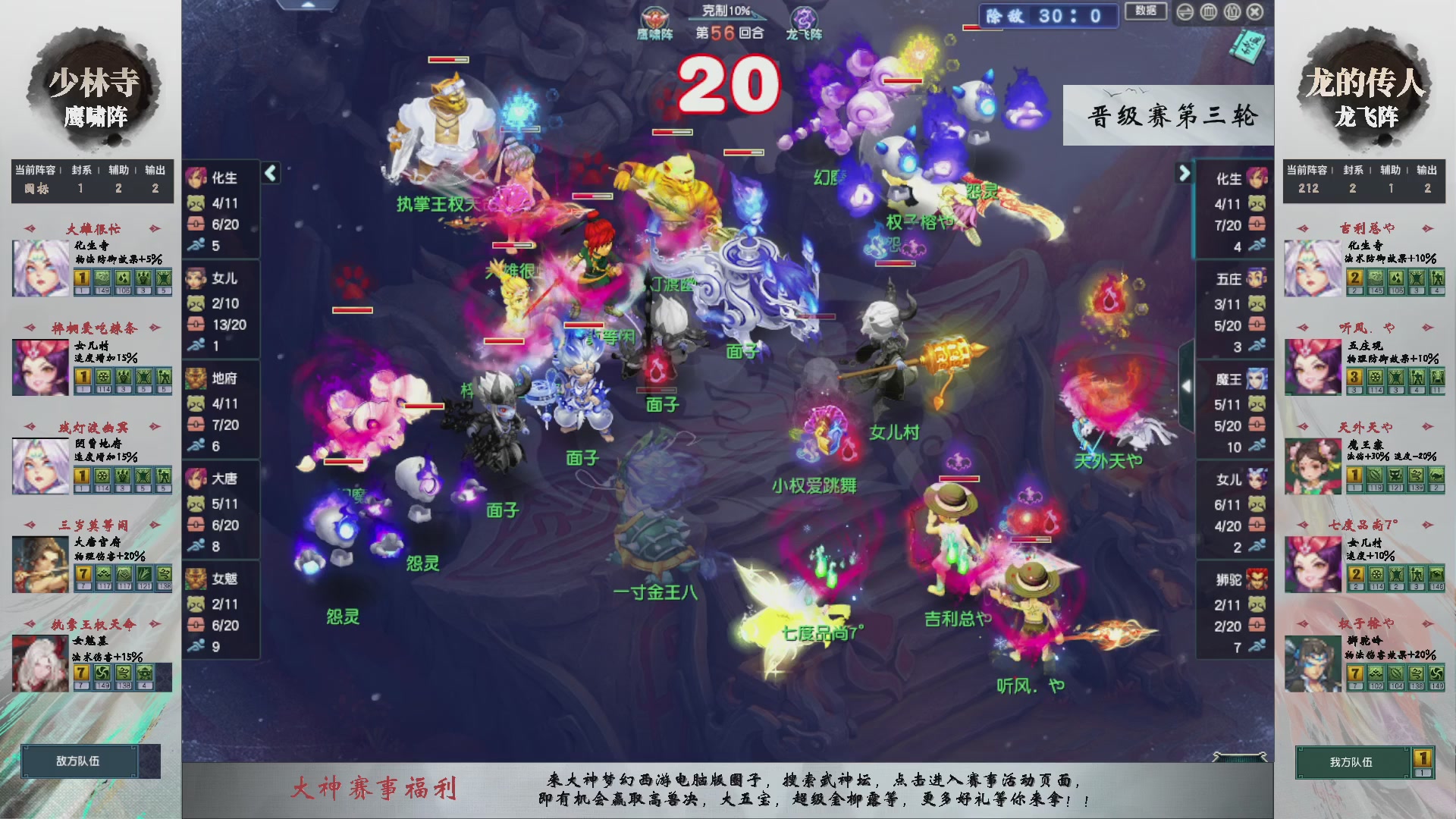Click the 狮驼 faction icon on right roster

click(x=1257, y=580)
